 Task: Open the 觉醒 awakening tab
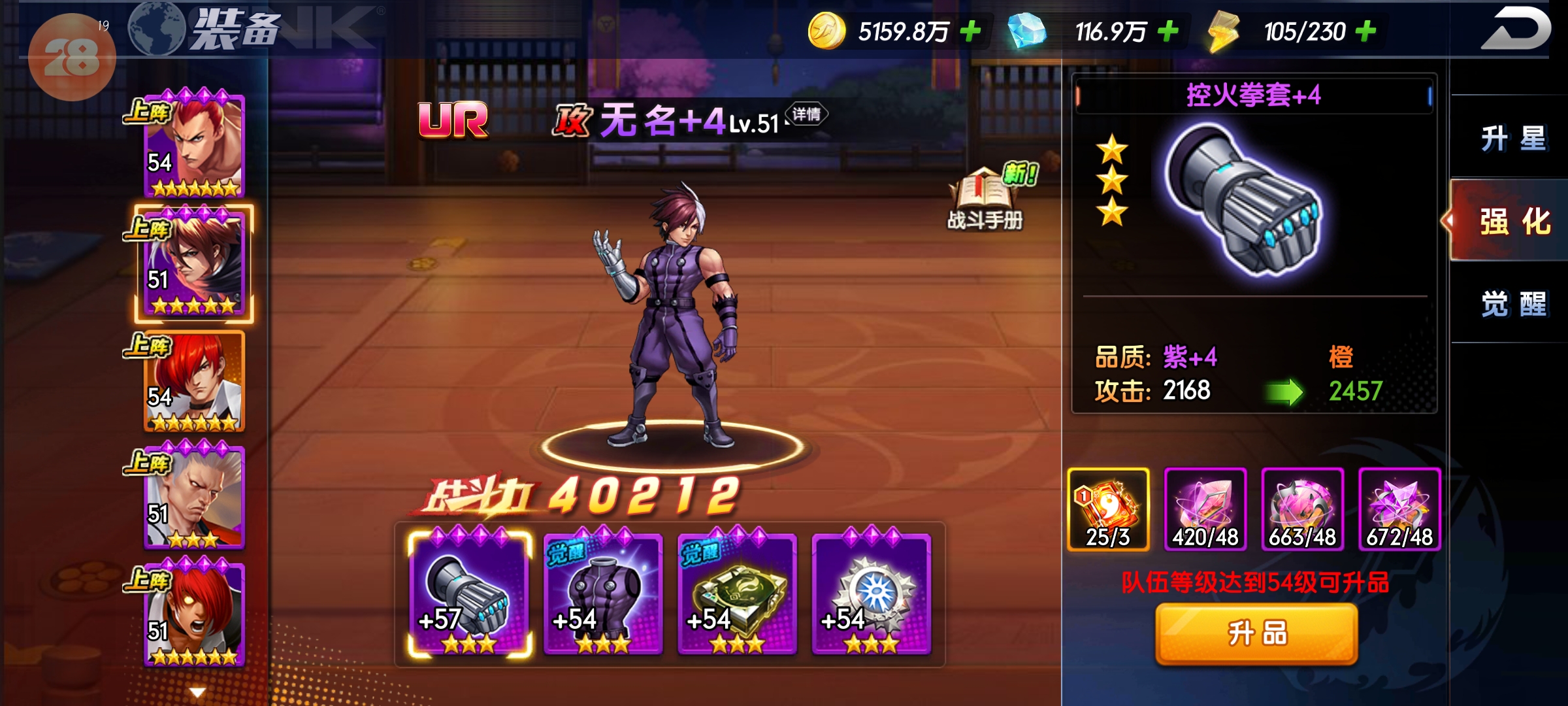1512,304
